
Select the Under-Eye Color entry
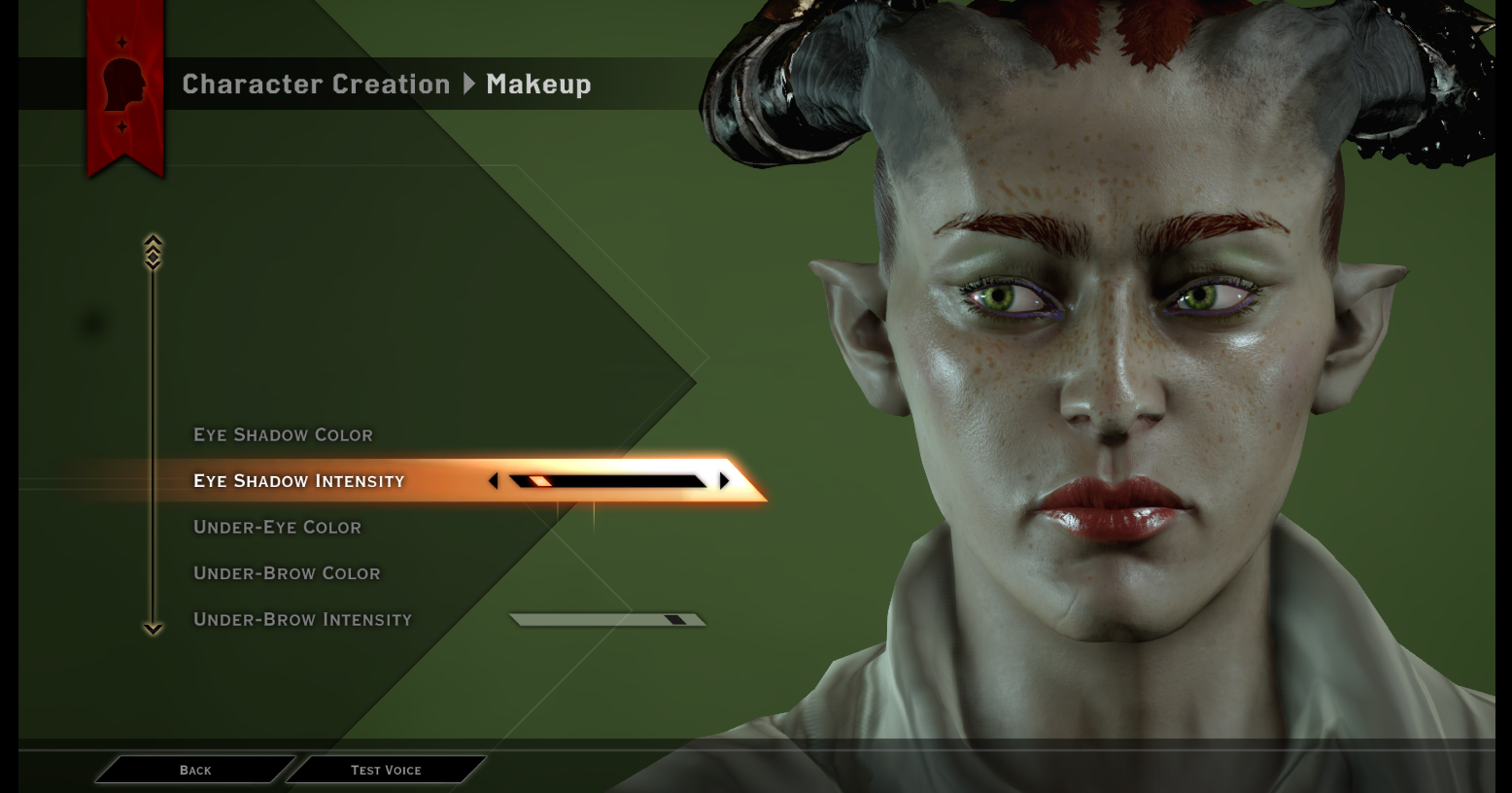click(x=277, y=527)
